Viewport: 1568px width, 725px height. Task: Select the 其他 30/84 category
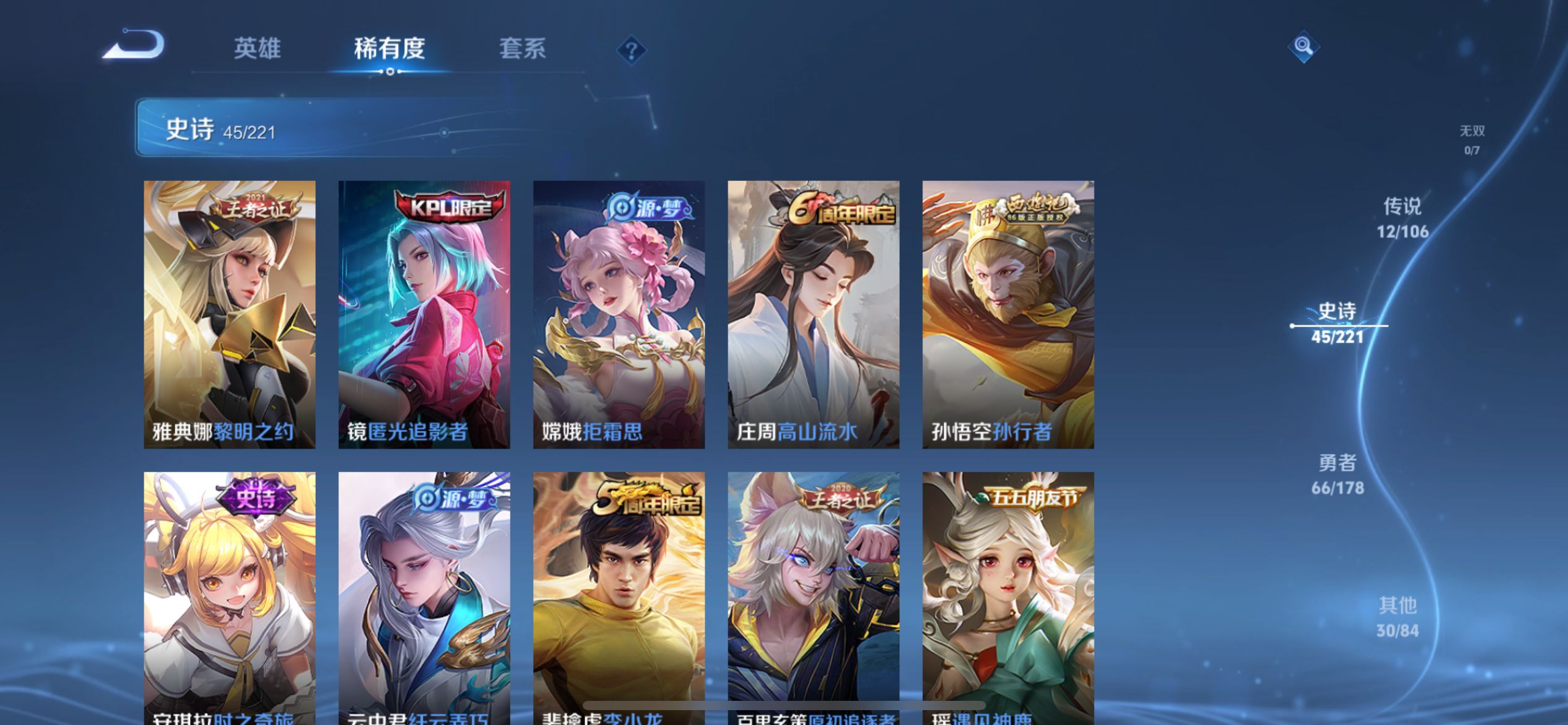click(1397, 617)
